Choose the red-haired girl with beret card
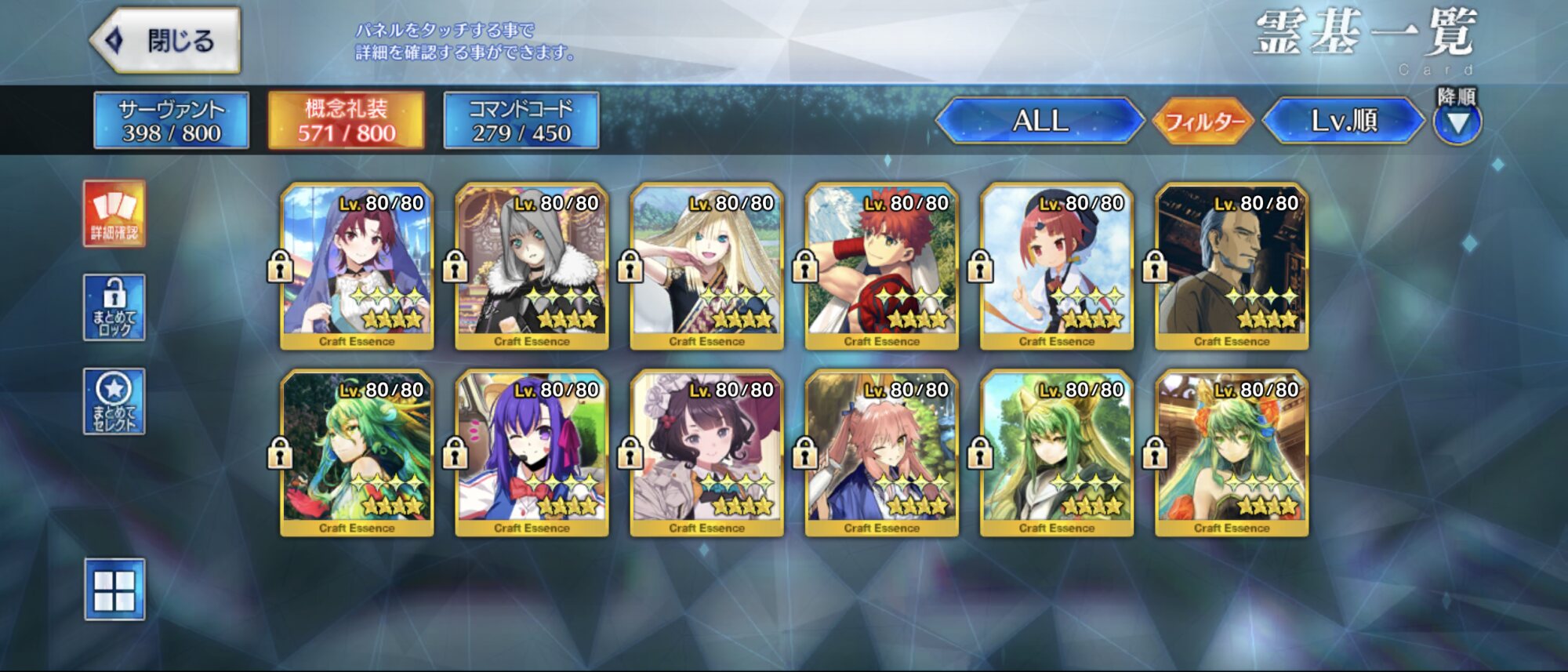Viewport: 1568px width, 672px height. pyautogui.click(x=1056, y=267)
